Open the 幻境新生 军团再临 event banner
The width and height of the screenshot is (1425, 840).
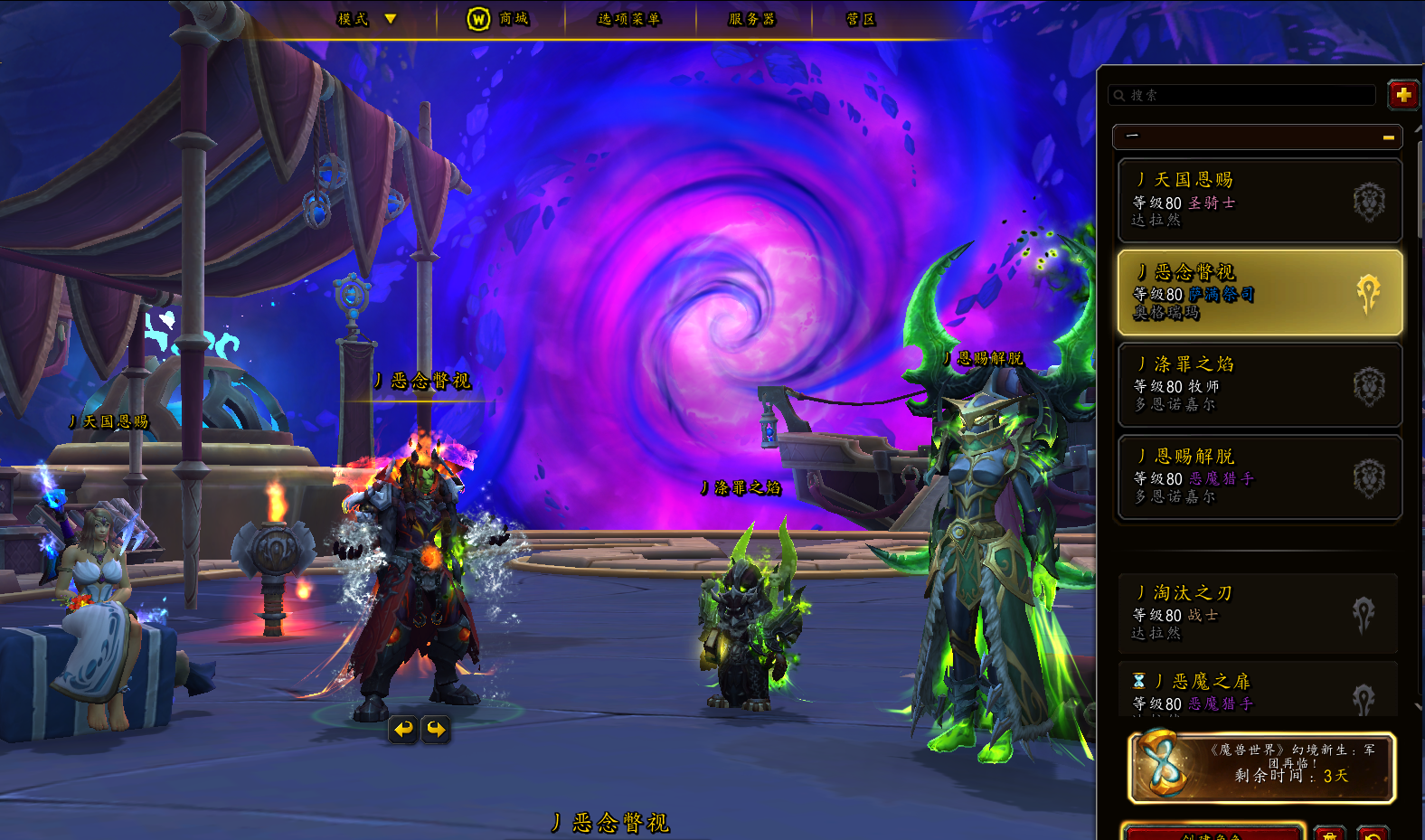coord(1261,768)
